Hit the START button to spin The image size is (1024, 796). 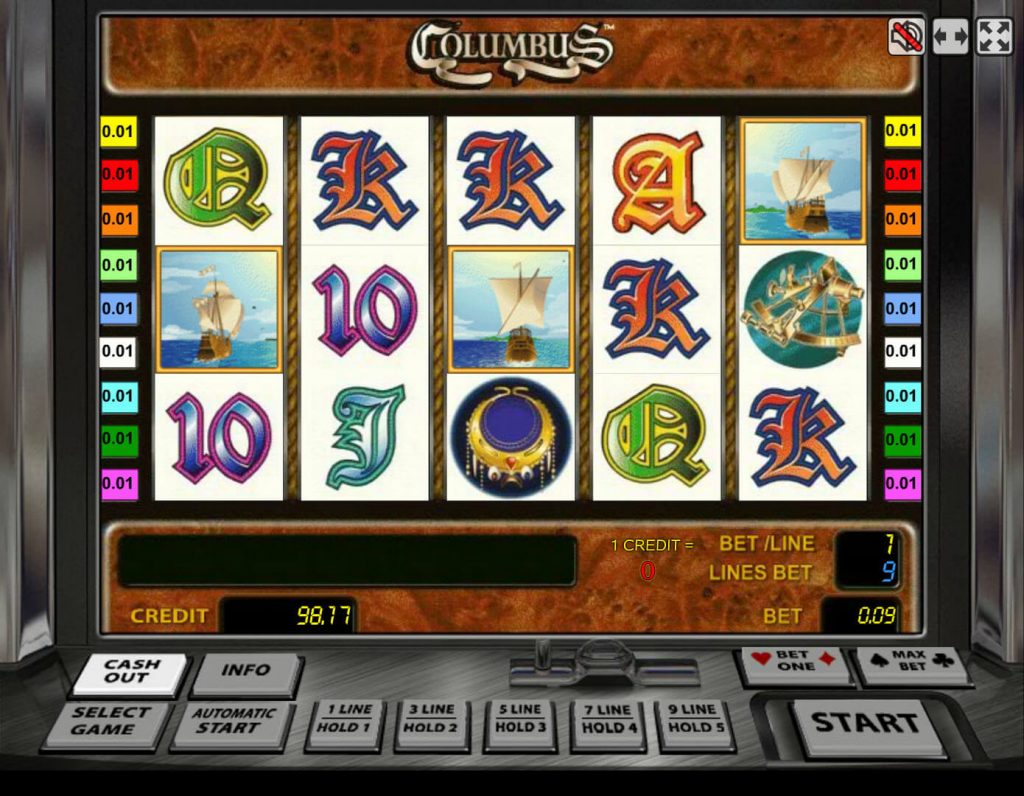click(x=865, y=724)
